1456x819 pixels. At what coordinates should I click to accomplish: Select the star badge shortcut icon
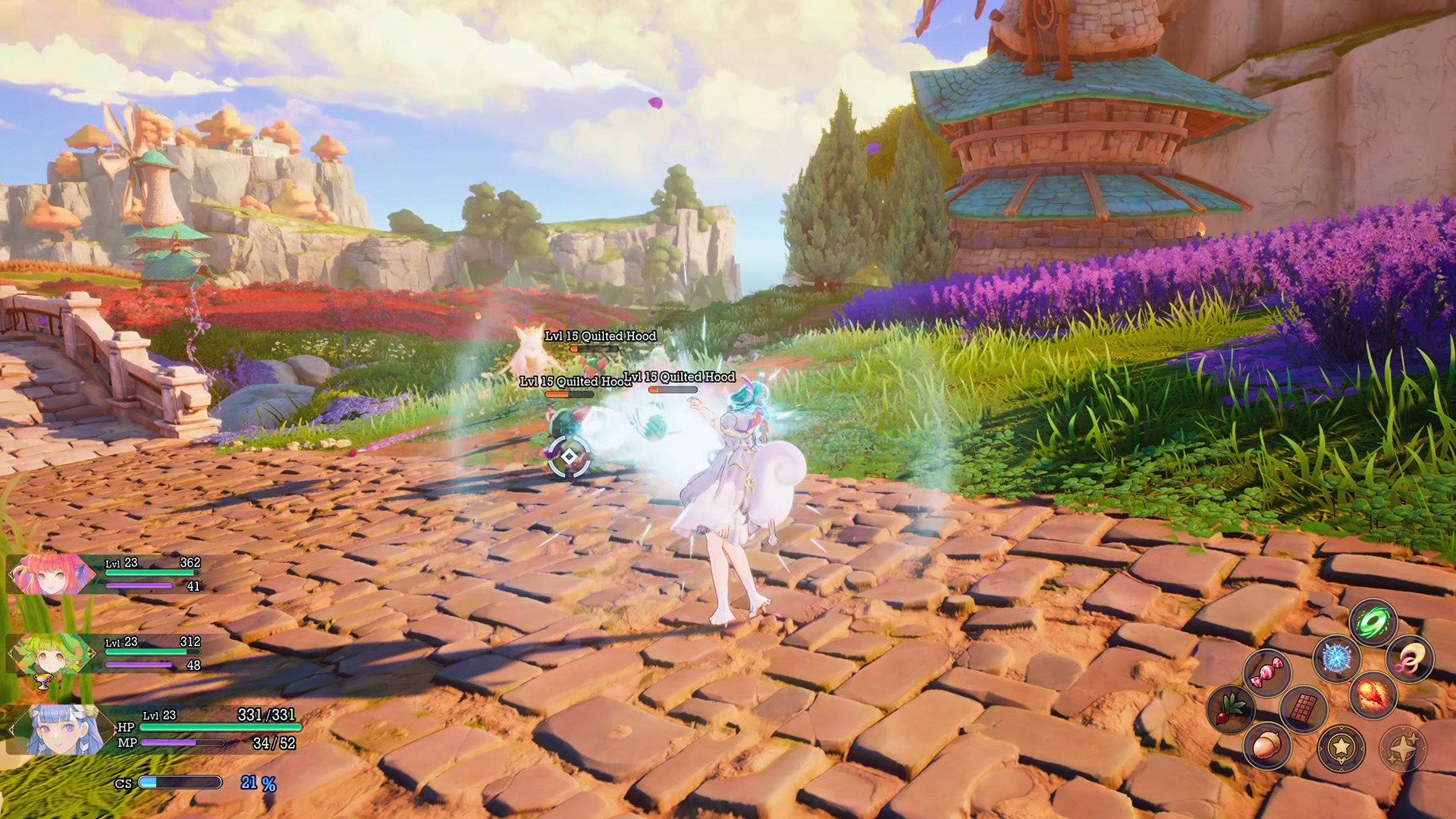pyautogui.click(x=1341, y=748)
